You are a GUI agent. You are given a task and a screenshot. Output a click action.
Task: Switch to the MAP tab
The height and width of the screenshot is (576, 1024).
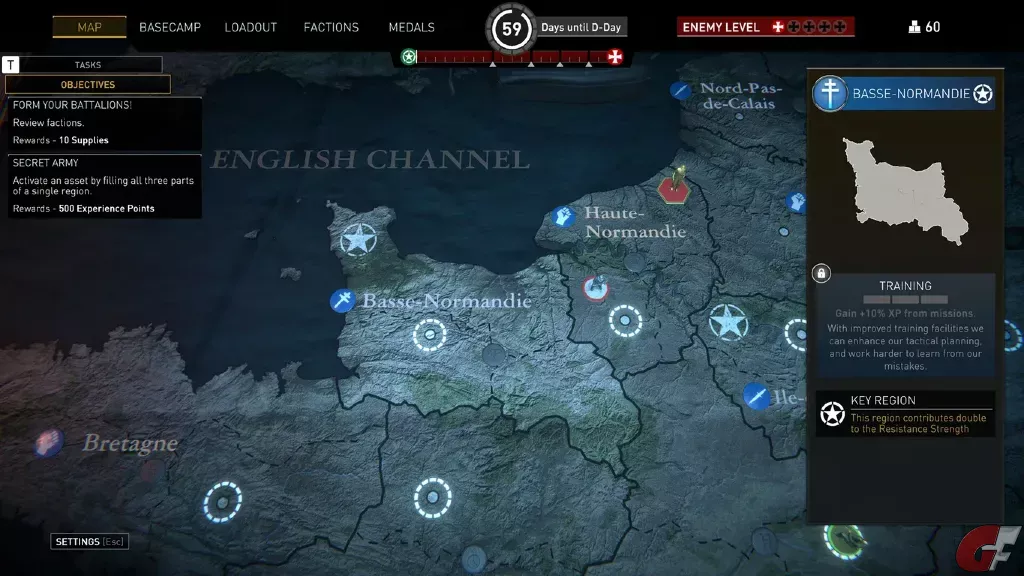pos(89,27)
